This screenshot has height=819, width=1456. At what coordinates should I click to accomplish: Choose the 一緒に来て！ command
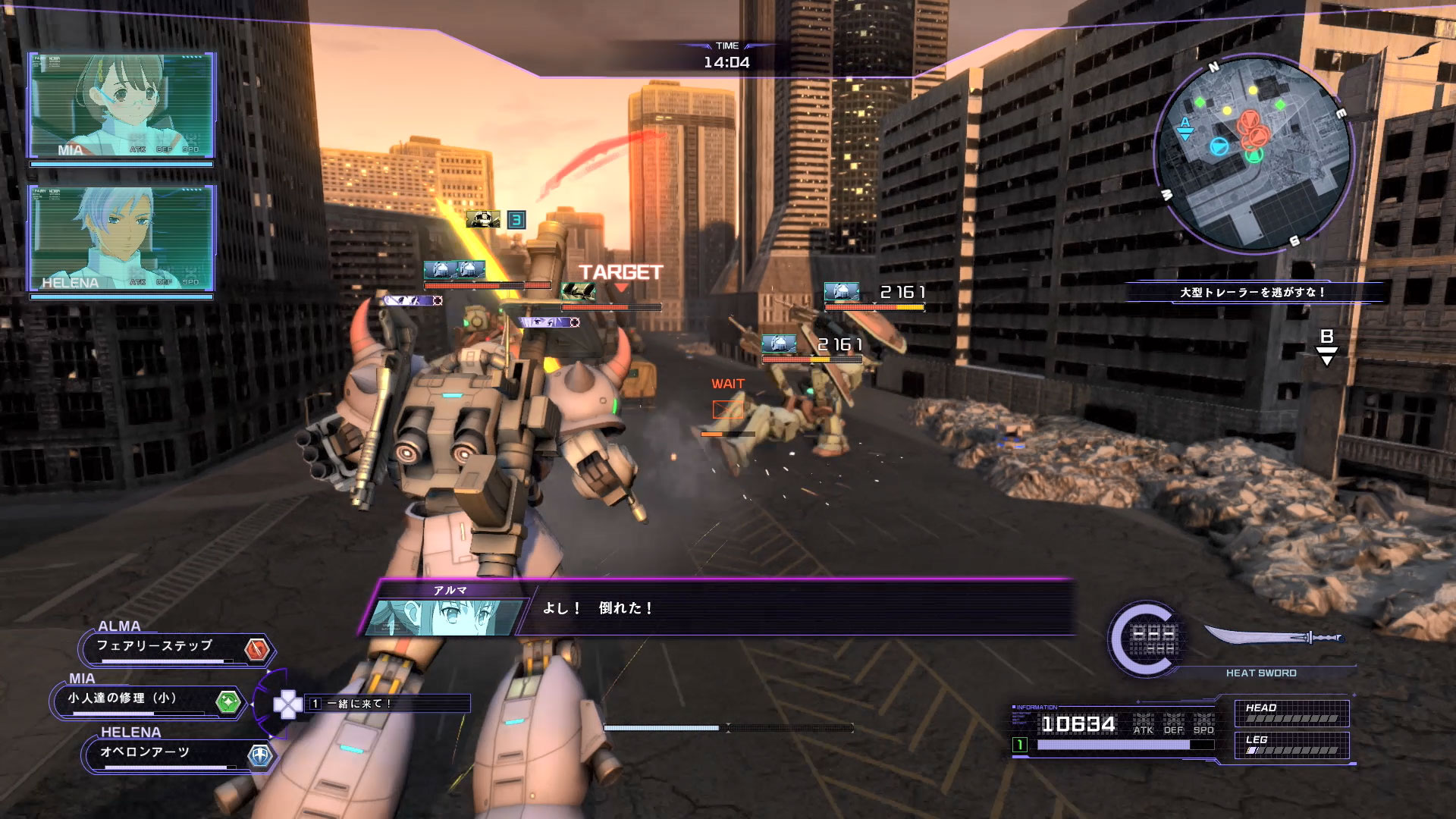point(387,704)
